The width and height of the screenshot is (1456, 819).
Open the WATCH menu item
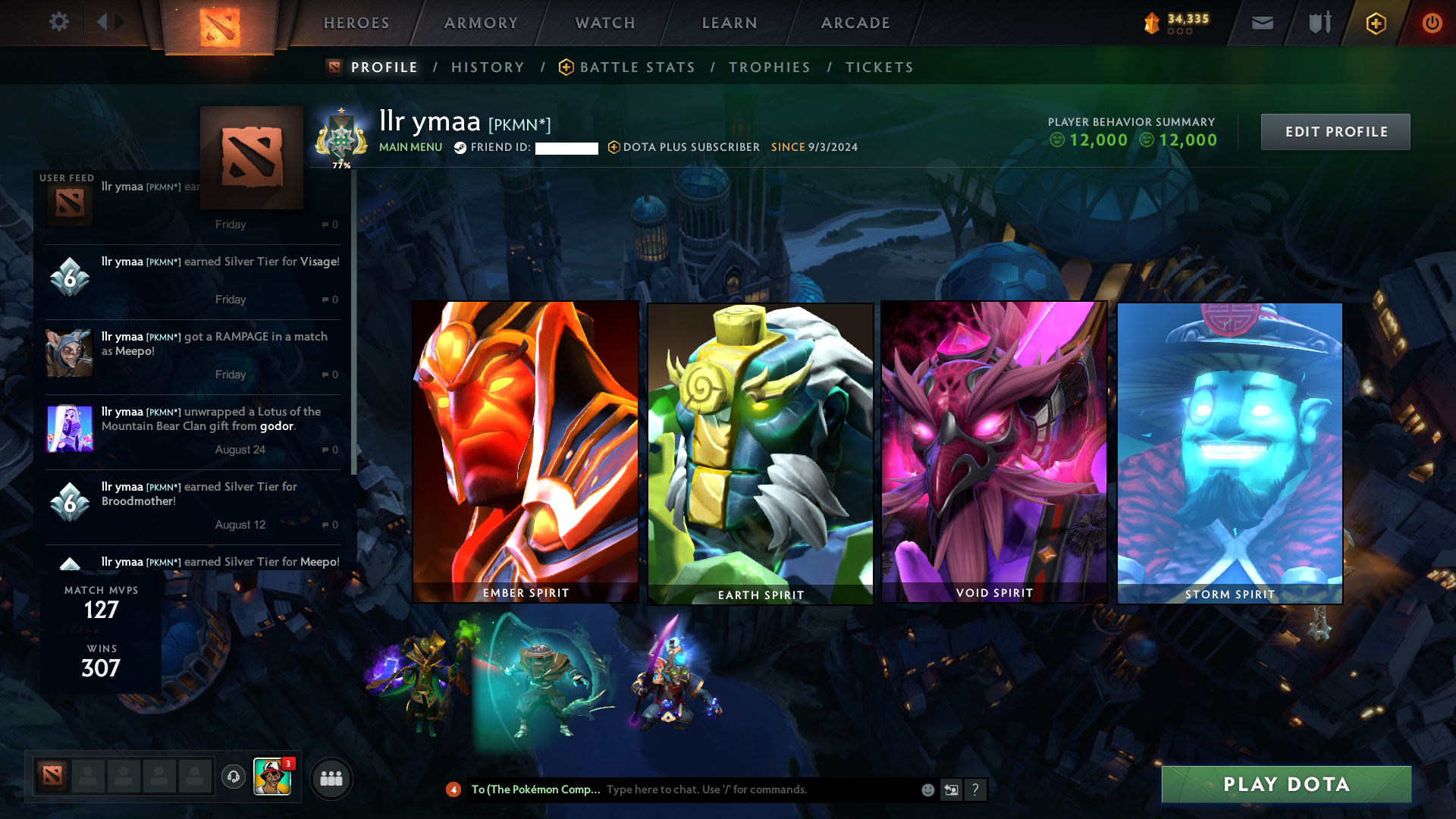tap(604, 23)
